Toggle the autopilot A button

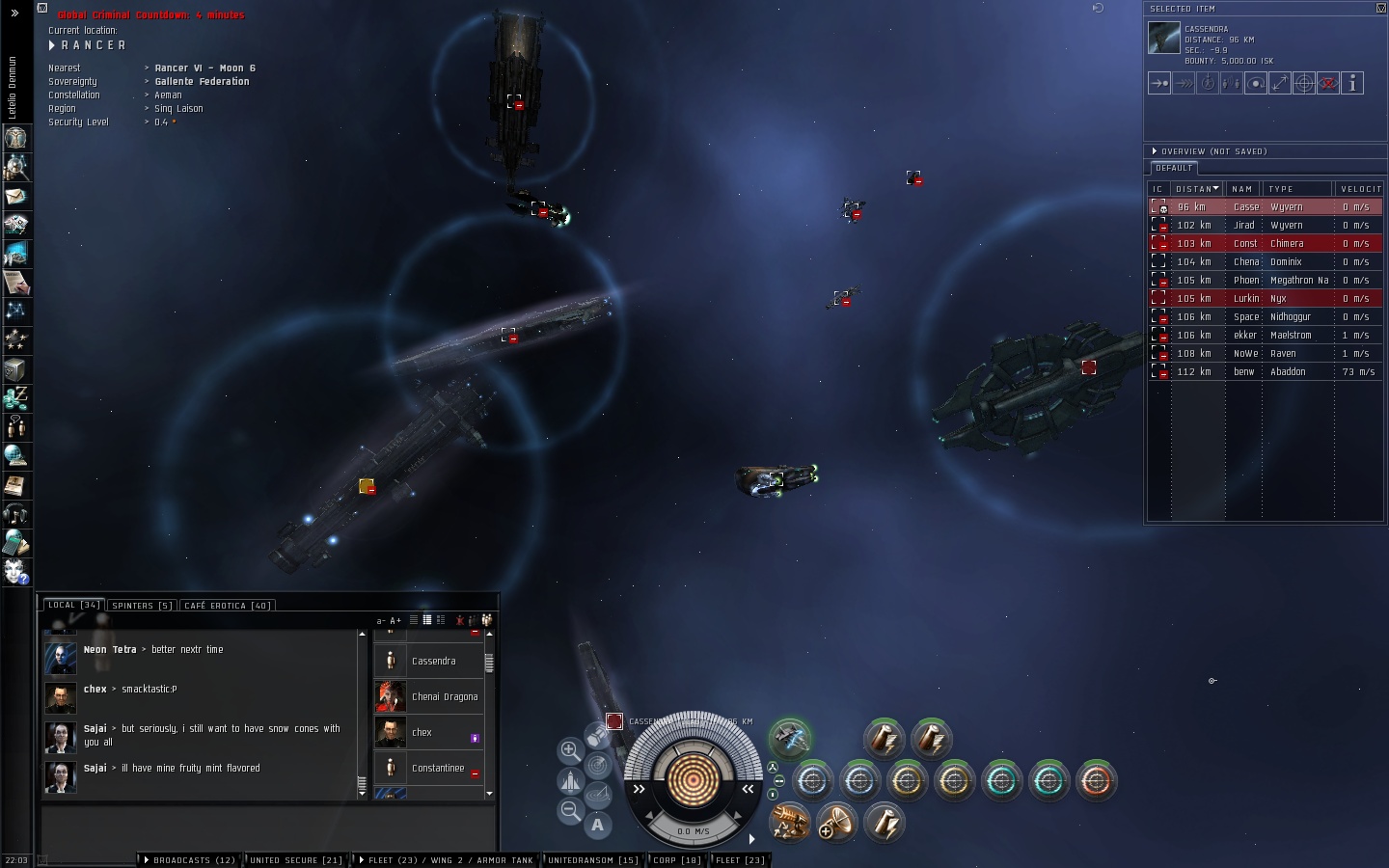pyautogui.click(x=598, y=825)
